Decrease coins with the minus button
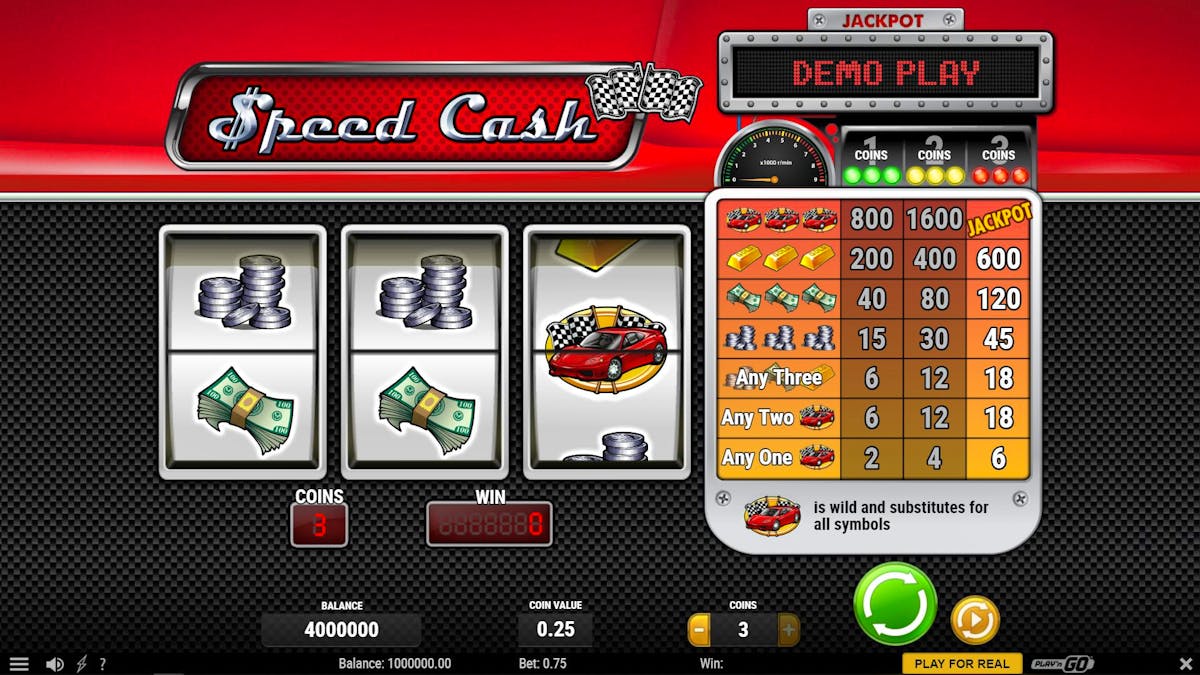Screen dimensions: 1200x675 click(699, 630)
